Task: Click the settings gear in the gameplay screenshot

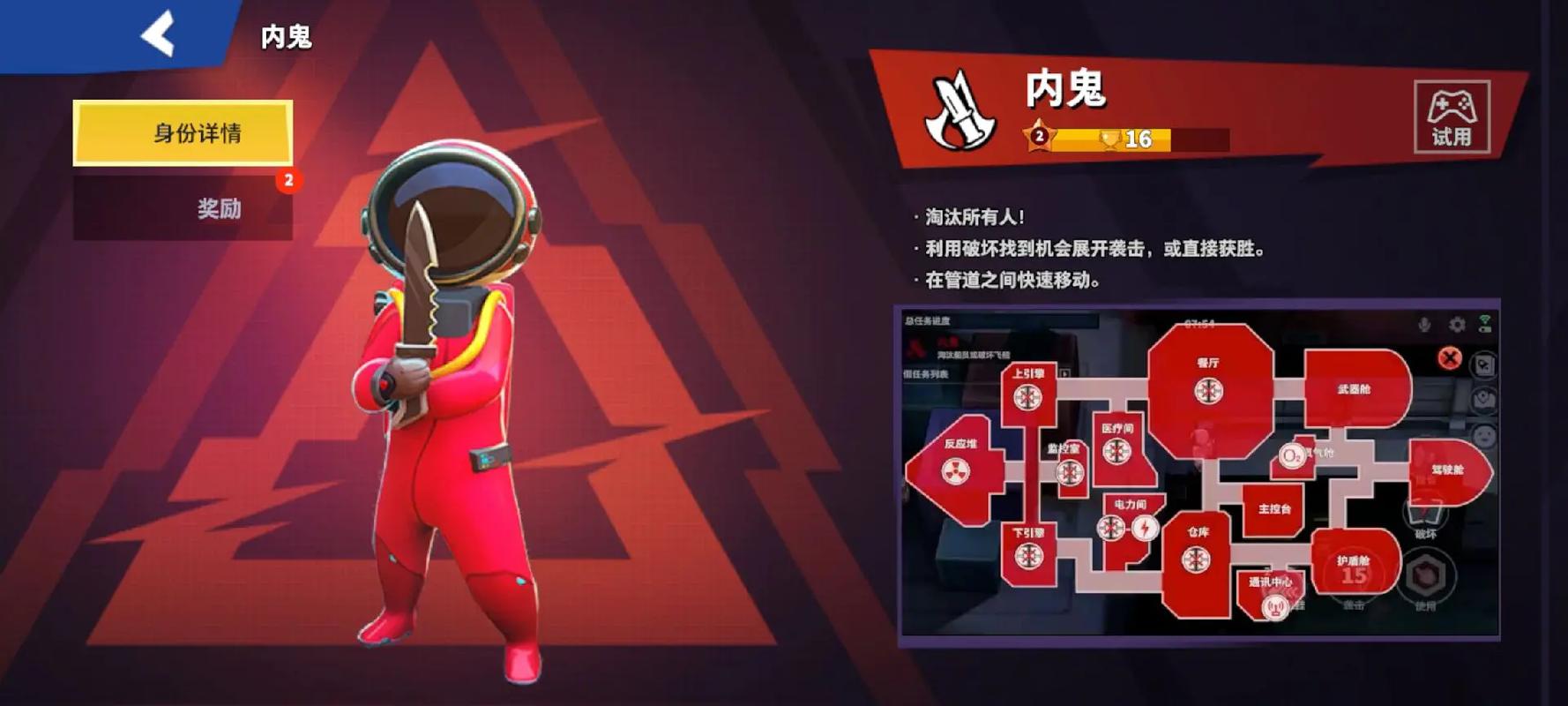Action: (1458, 324)
